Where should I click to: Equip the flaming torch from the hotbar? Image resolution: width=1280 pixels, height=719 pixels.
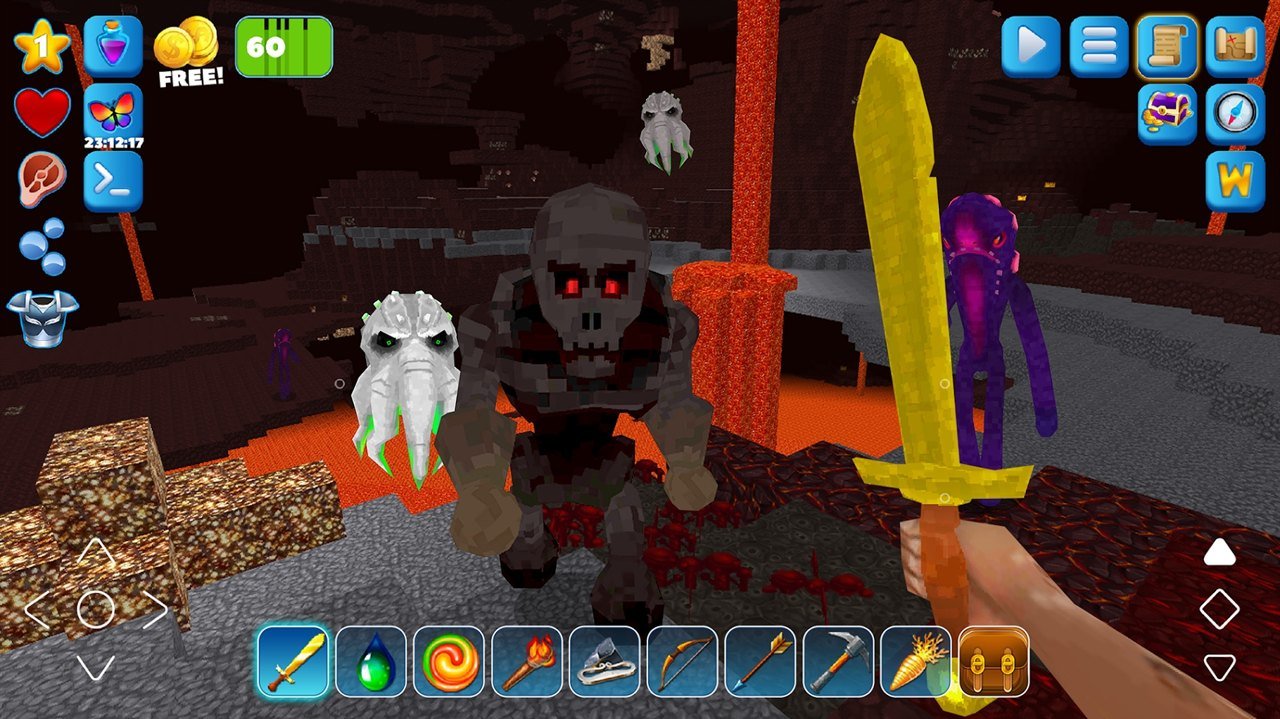(527, 662)
